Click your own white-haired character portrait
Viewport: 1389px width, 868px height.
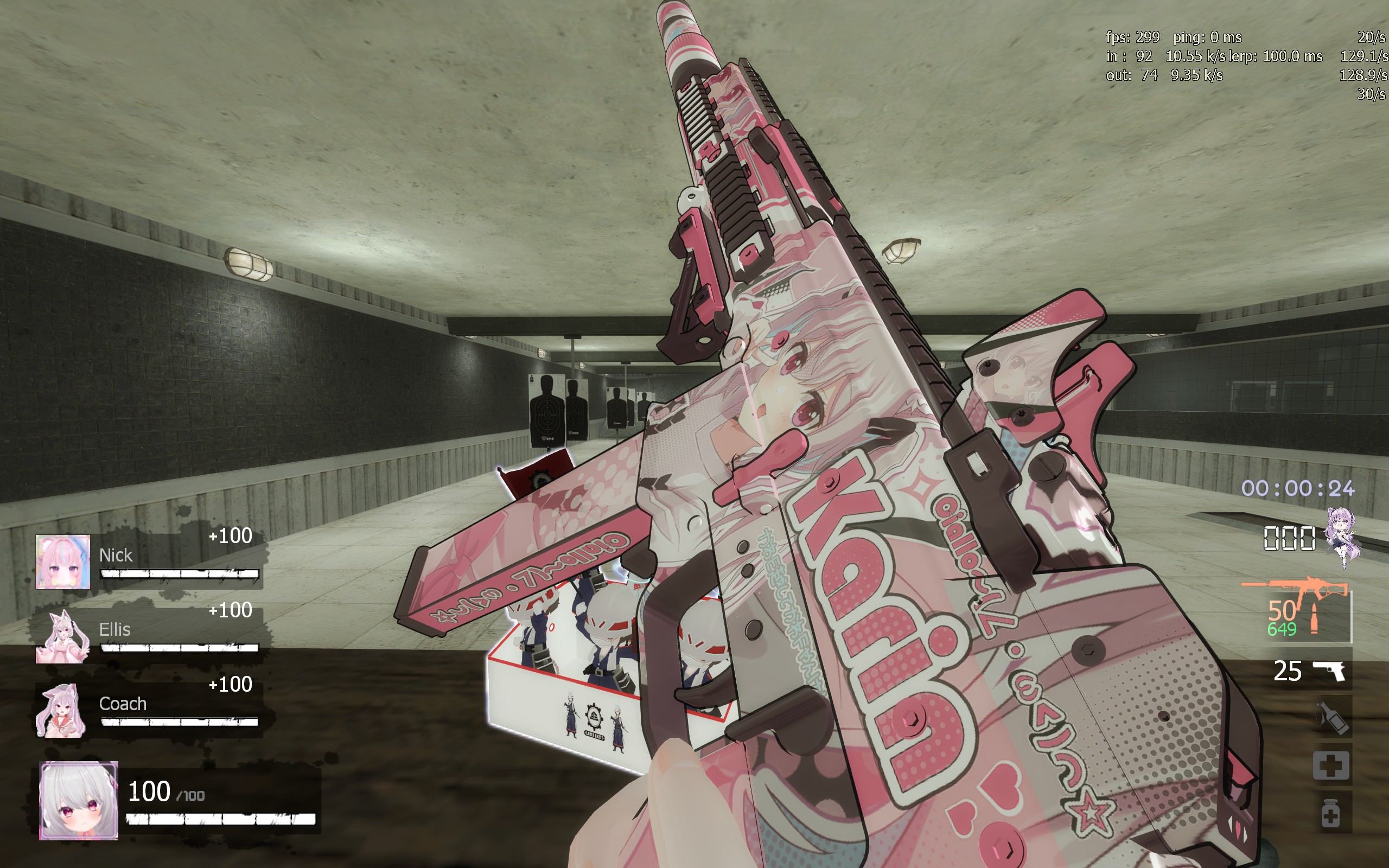tap(79, 800)
